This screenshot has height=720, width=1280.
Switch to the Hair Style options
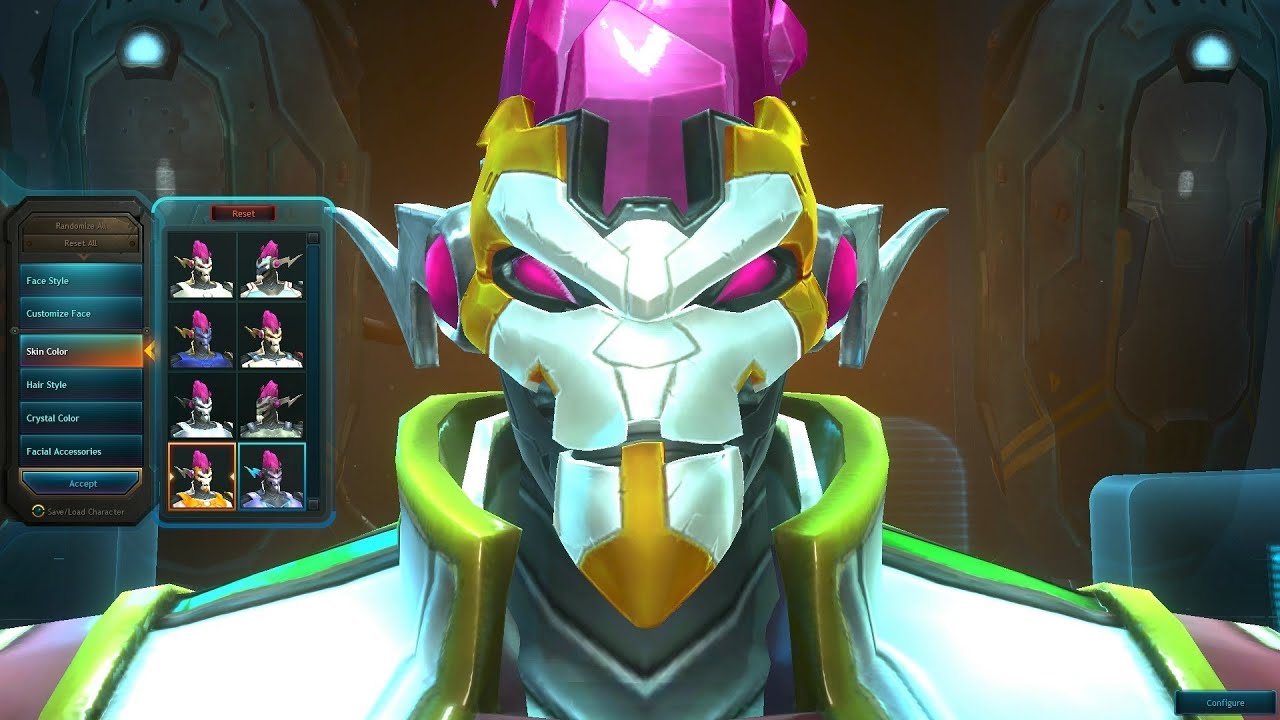tap(81, 385)
